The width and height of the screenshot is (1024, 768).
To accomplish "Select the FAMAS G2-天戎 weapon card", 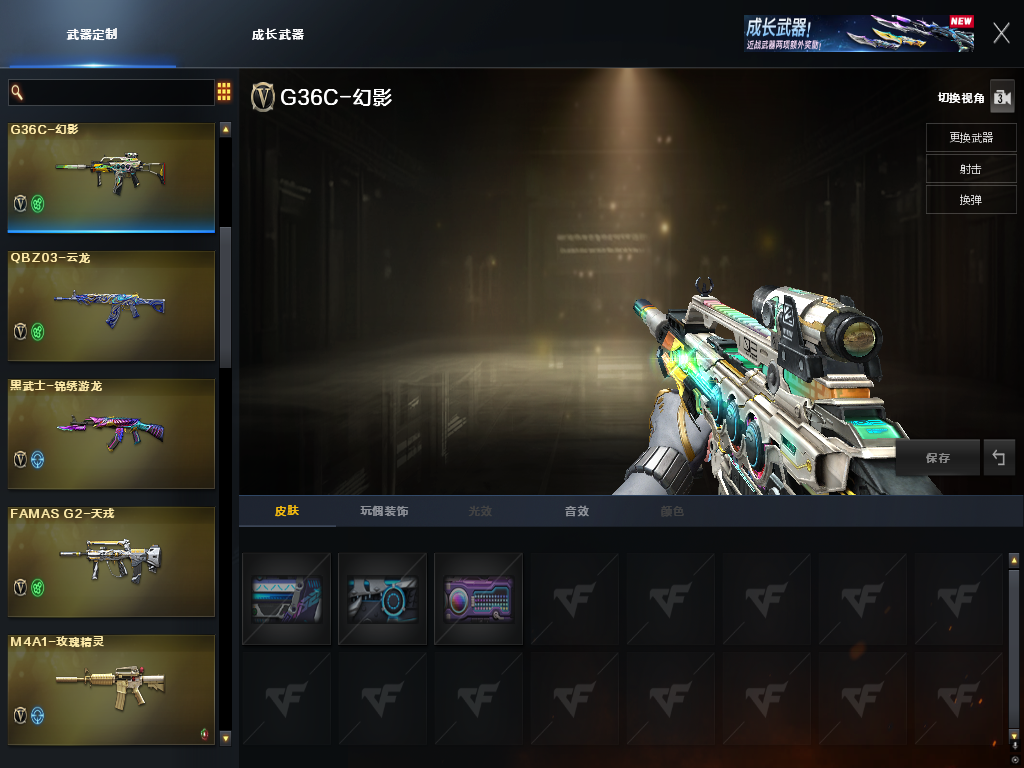I will 112,561.
